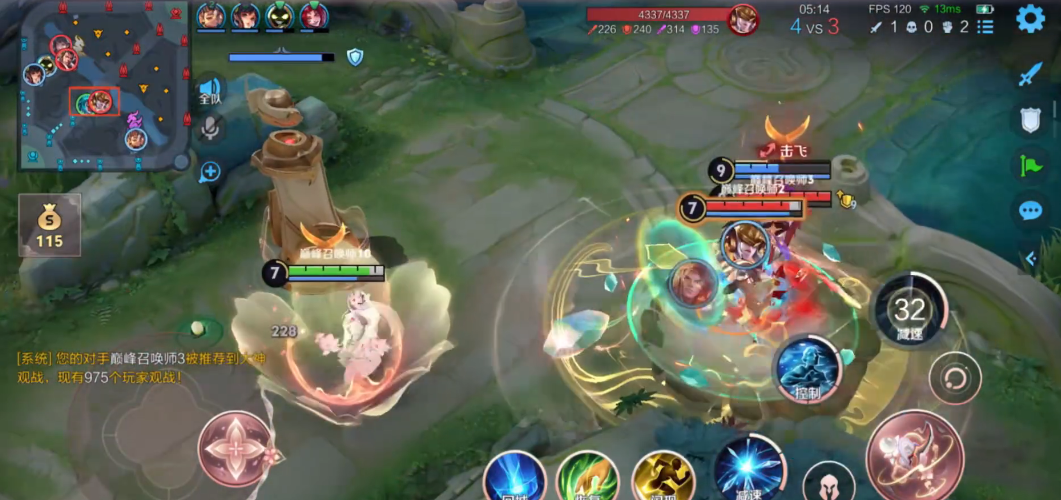Click the blue plus chat bubble button
Viewport: 1061px width, 500px height.
coord(209,172)
